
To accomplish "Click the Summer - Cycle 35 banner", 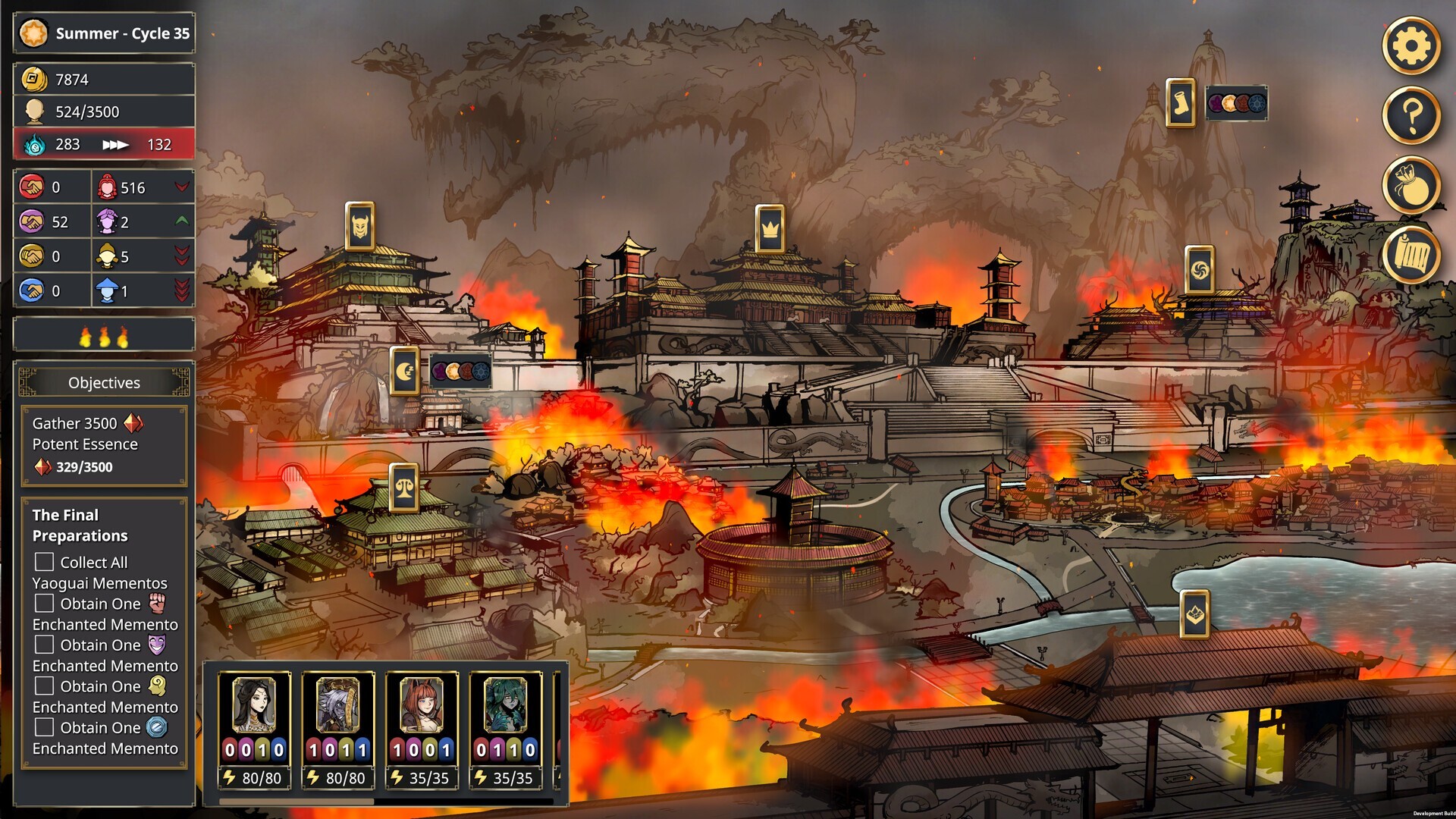I will point(104,33).
